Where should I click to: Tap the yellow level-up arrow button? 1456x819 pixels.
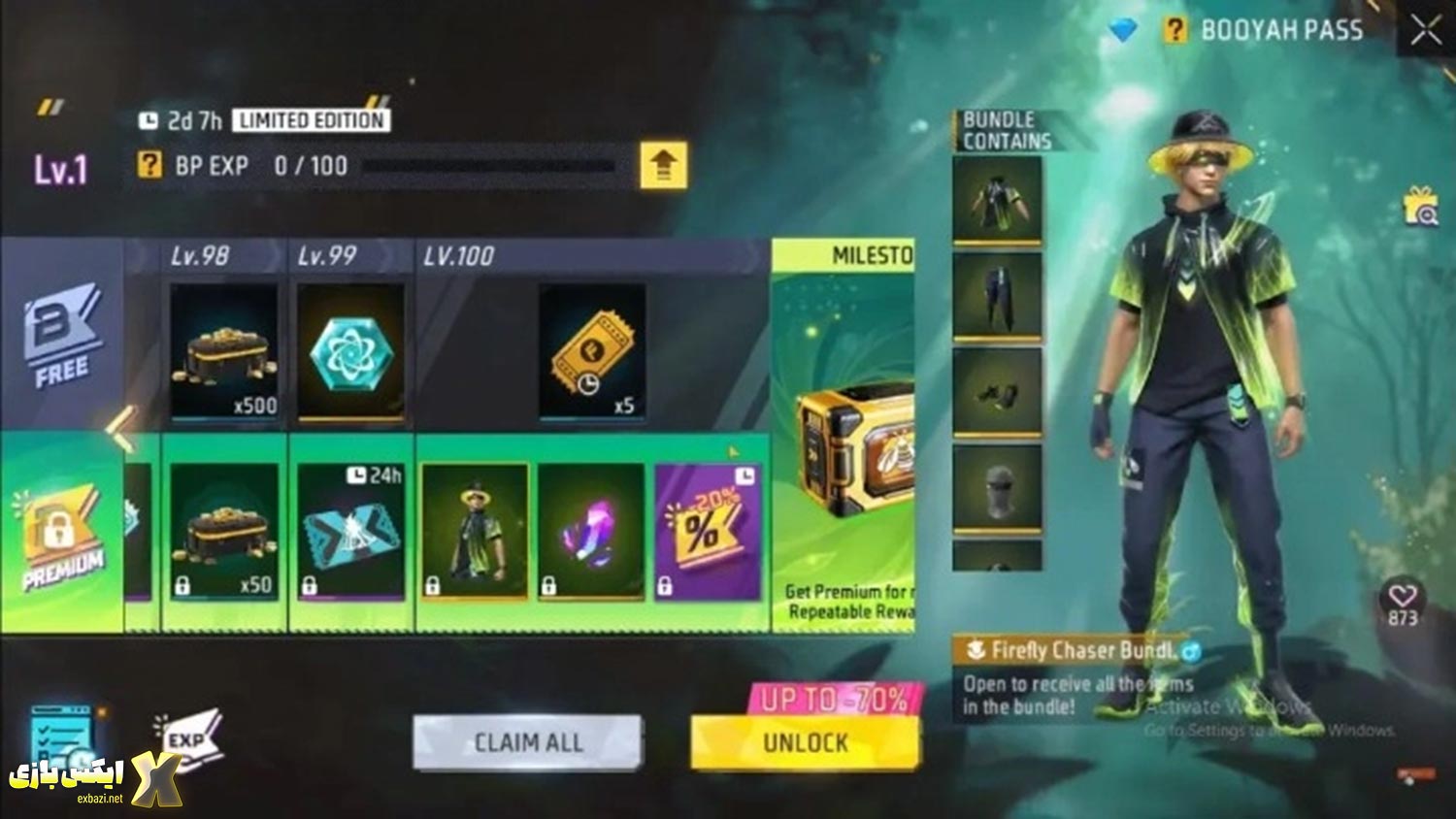point(664,165)
